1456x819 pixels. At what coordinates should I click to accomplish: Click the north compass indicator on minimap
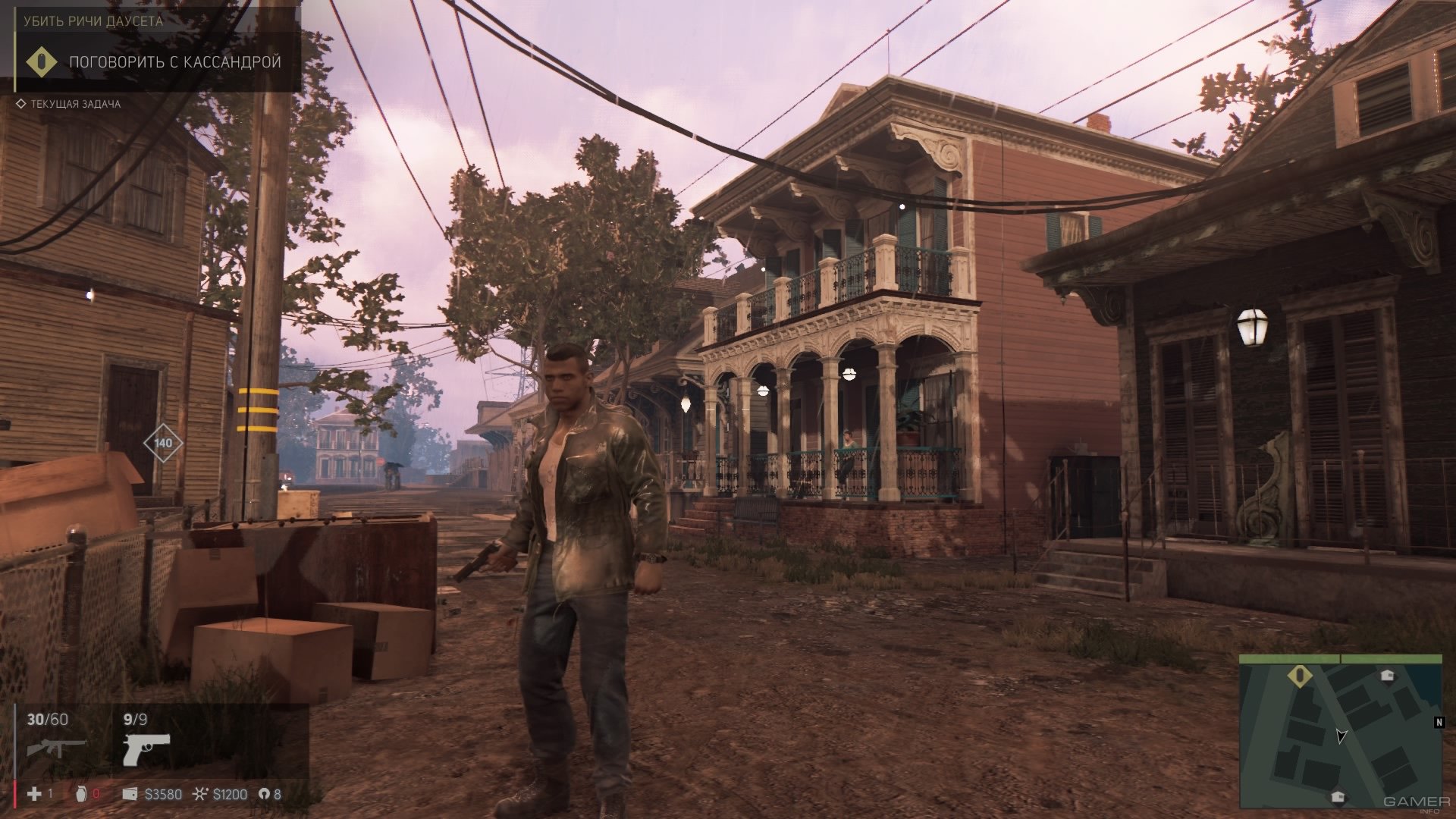(x=1439, y=723)
